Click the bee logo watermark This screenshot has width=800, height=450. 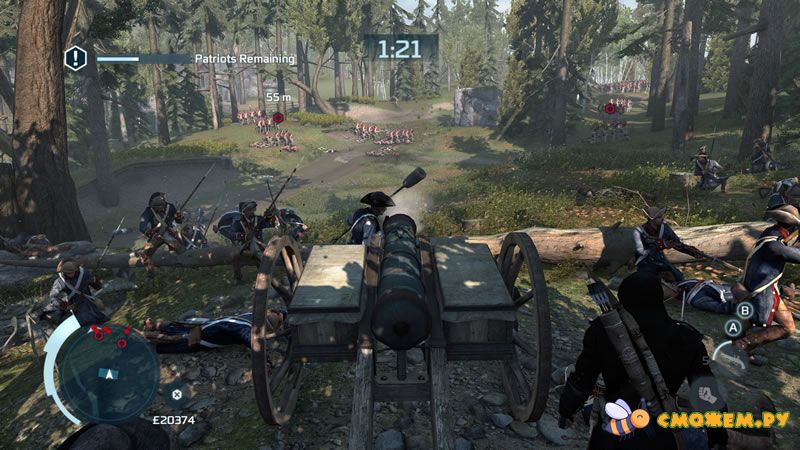[618, 418]
